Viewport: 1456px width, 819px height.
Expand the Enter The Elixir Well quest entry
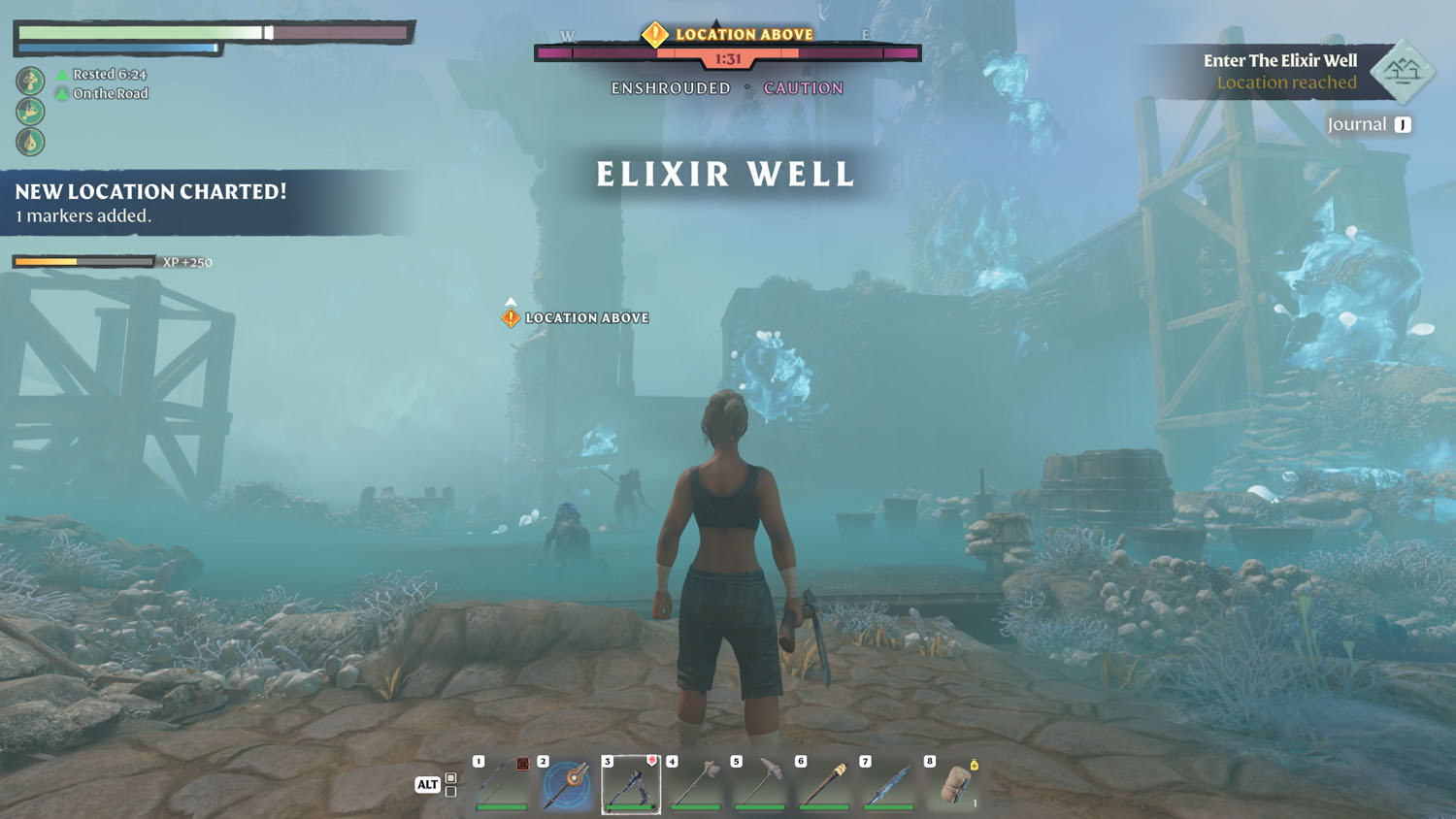click(1280, 61)
